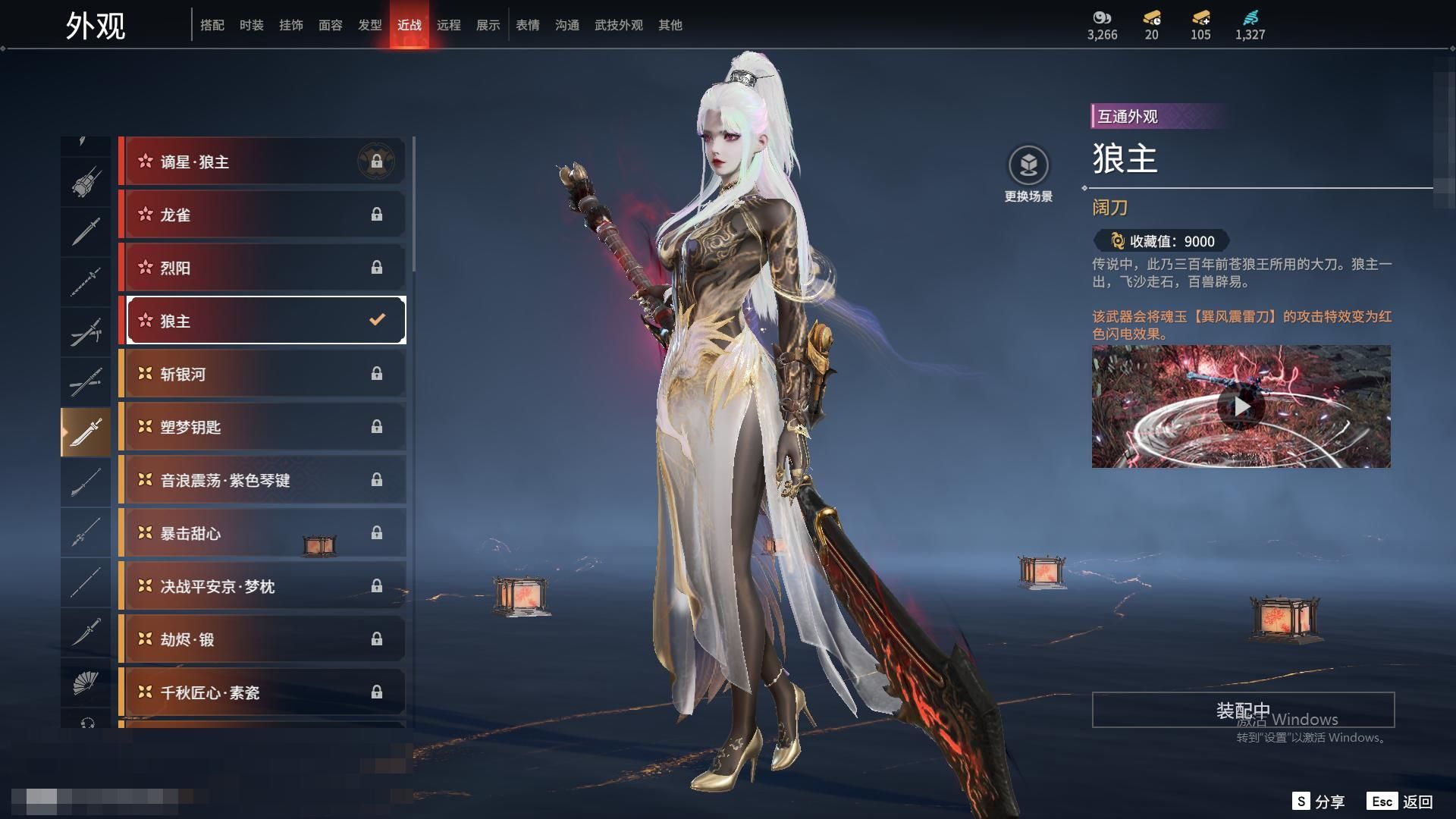The image size is (1456, 819).
Task: Open the 武技外观 tab
Action: pyautogui.click(x=618, y=25)
